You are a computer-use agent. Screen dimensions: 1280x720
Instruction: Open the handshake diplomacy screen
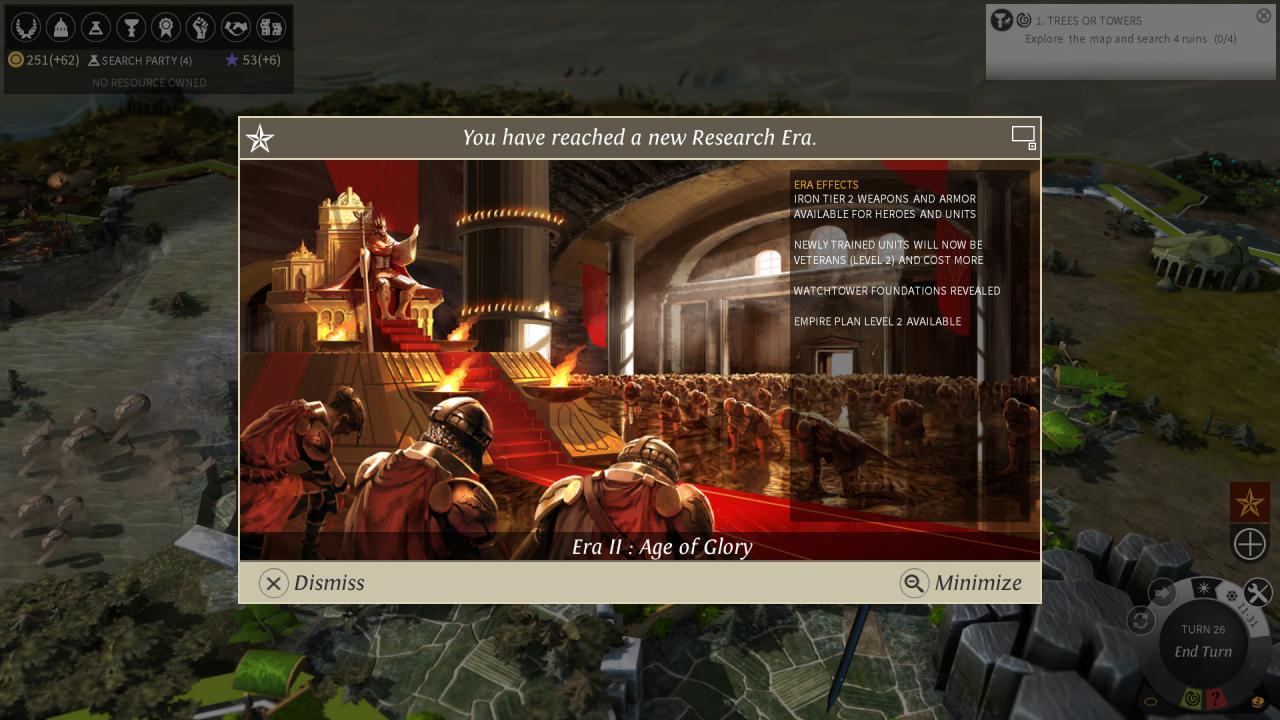click(235, 27)
